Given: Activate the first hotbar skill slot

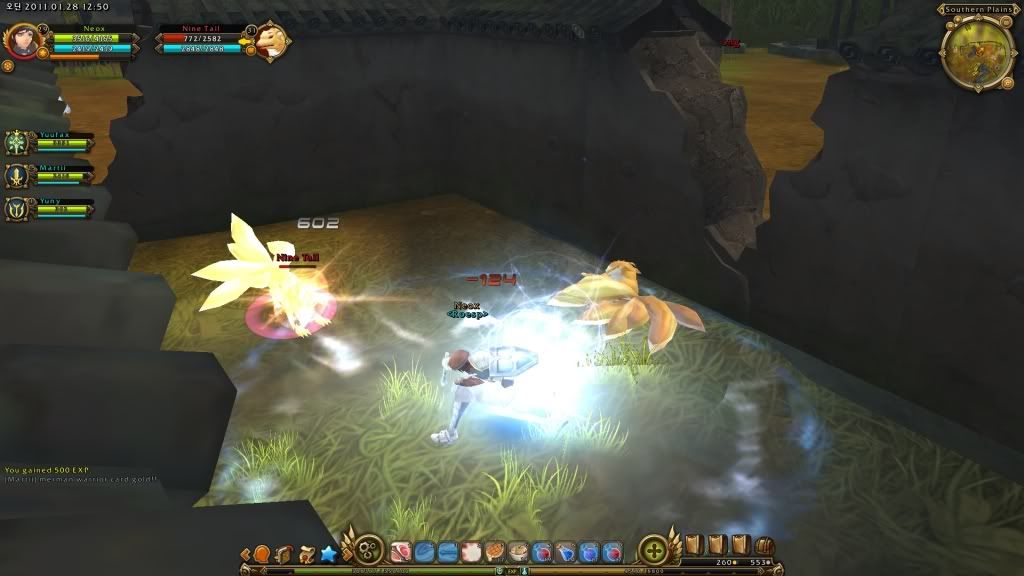Looking at the screenshot, I should [x=400, y=551].
